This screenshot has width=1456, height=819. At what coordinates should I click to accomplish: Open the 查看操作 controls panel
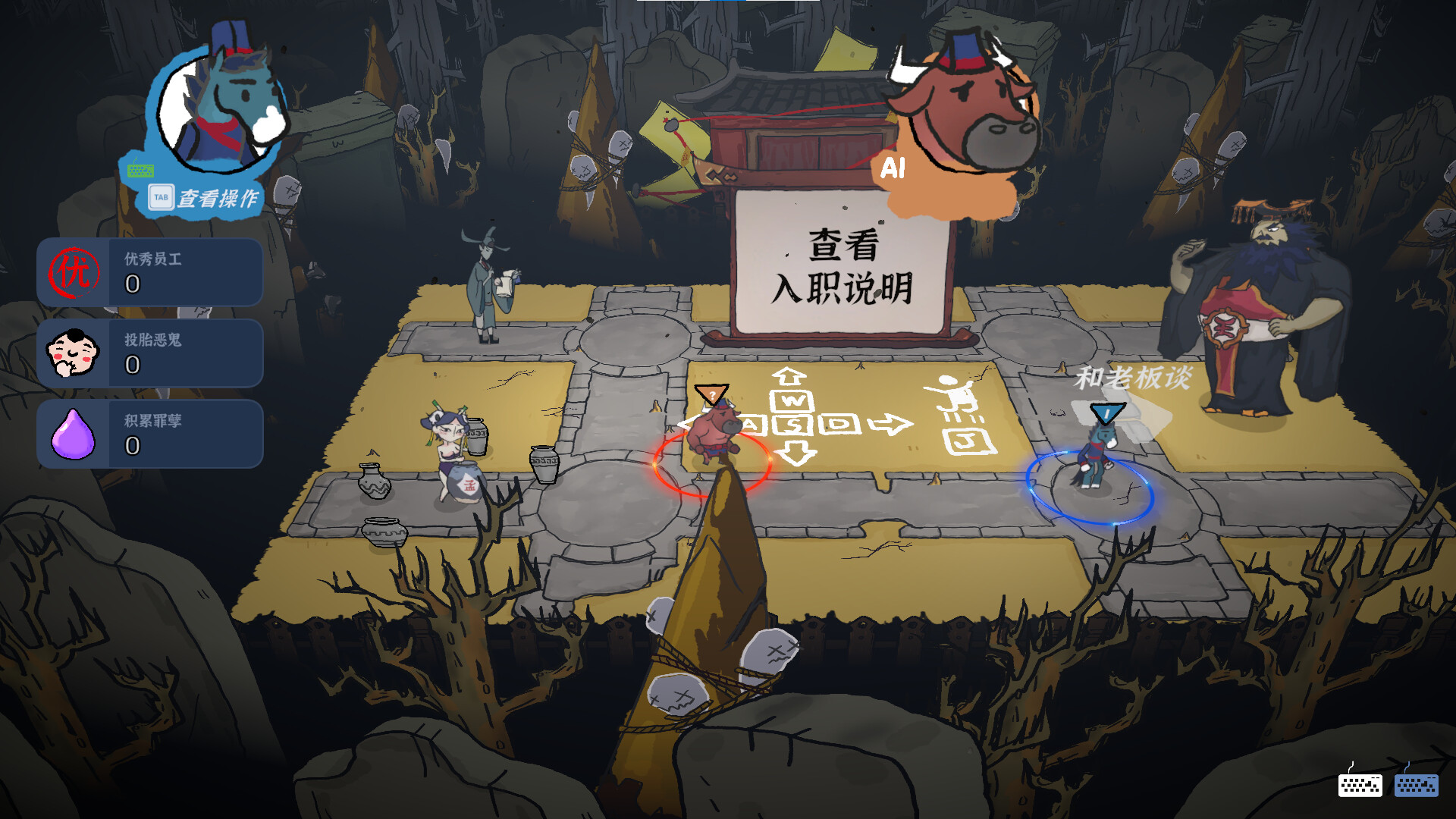coord(205,199)
